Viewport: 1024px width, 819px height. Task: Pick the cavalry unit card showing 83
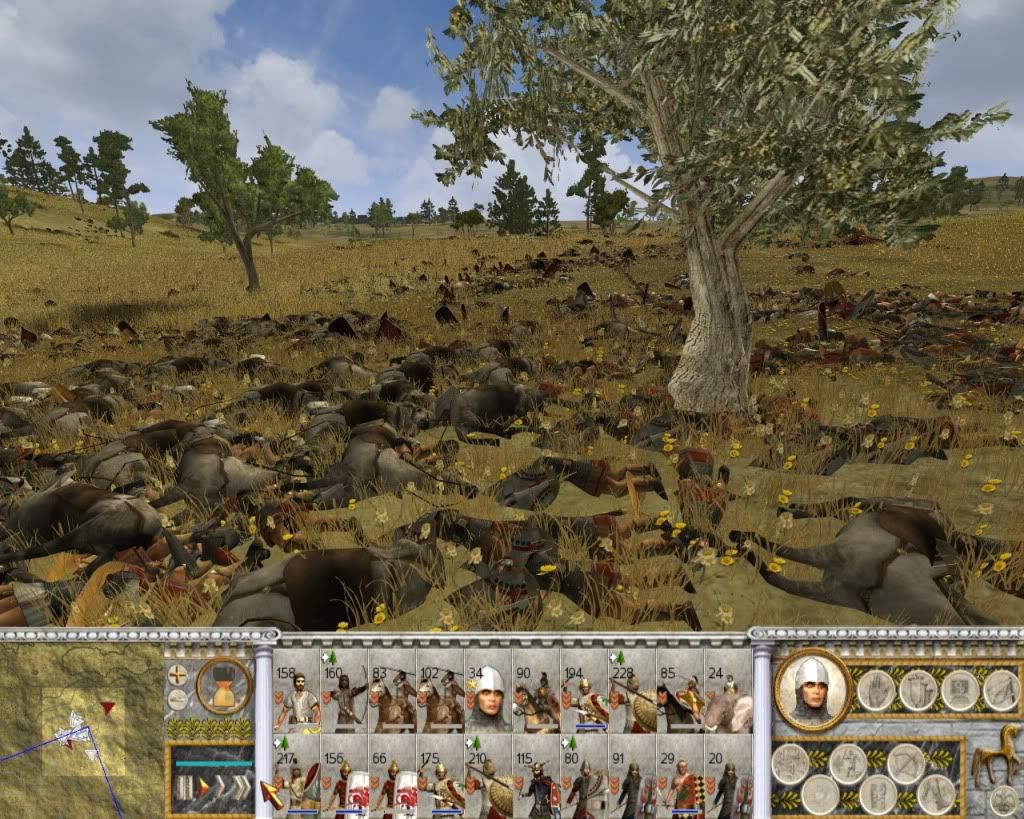(x=392, y=691)
